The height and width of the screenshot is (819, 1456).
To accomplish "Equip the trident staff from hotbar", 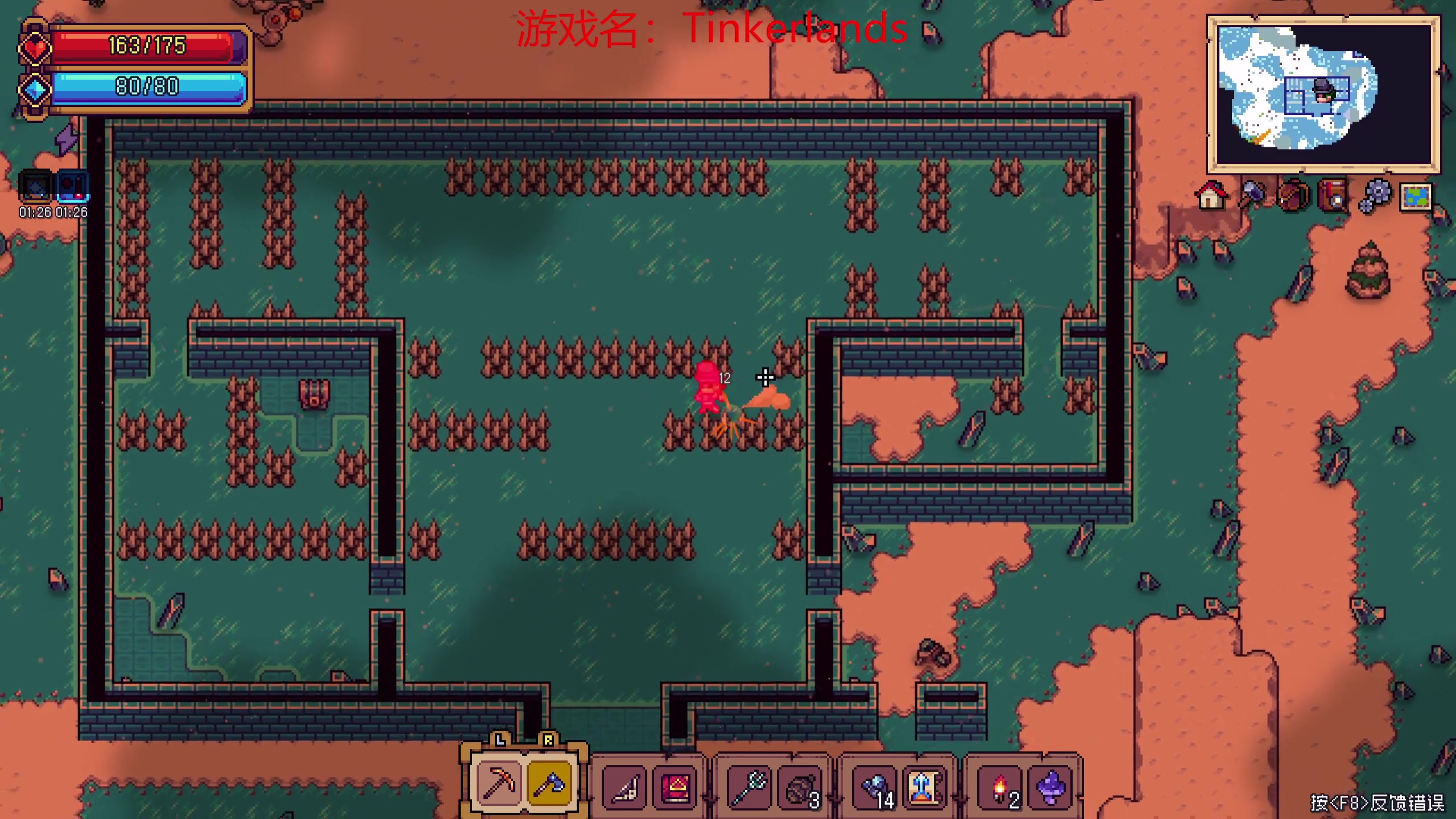I will [749, 788].
